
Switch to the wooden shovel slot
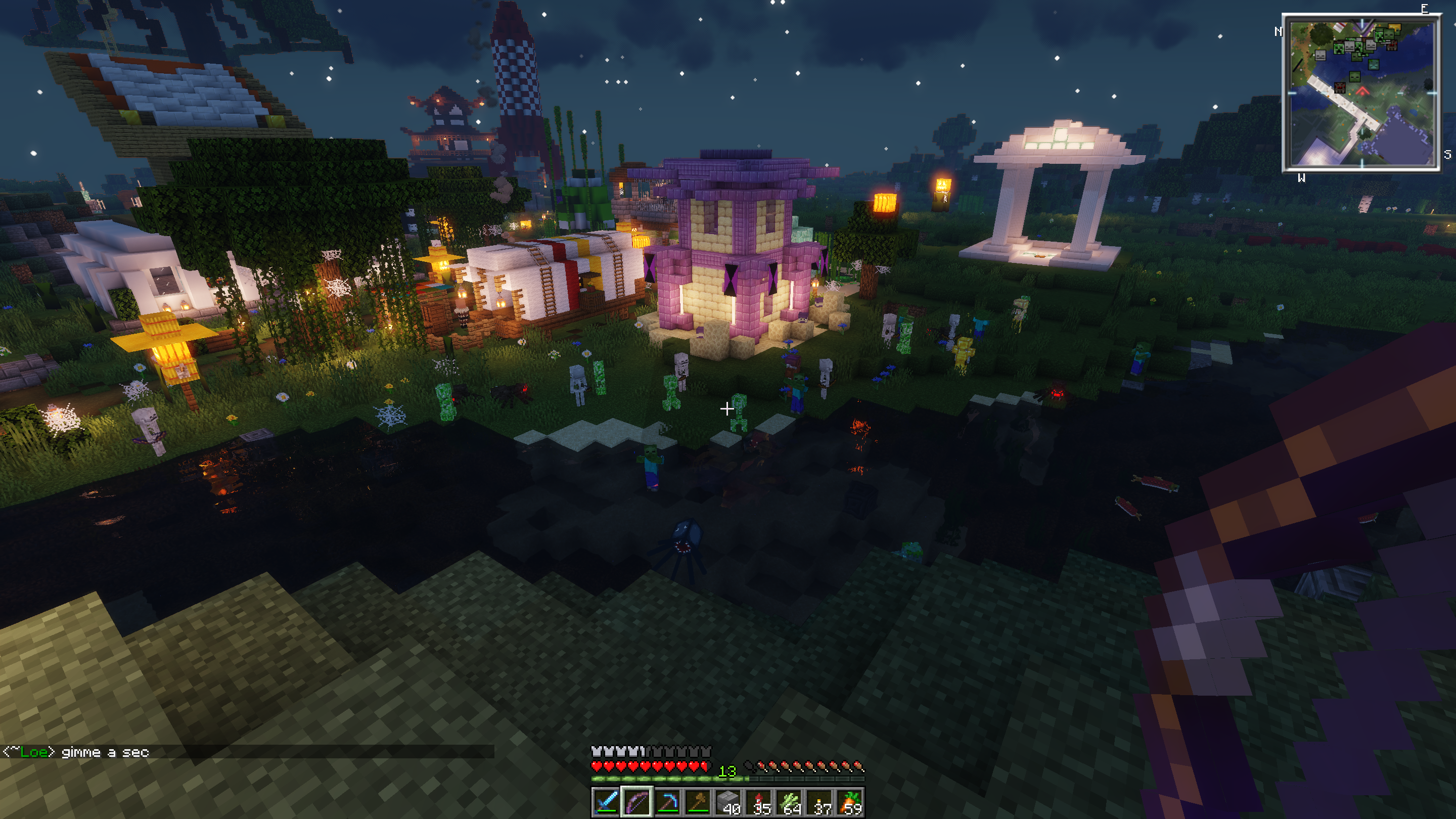(698, 801)
